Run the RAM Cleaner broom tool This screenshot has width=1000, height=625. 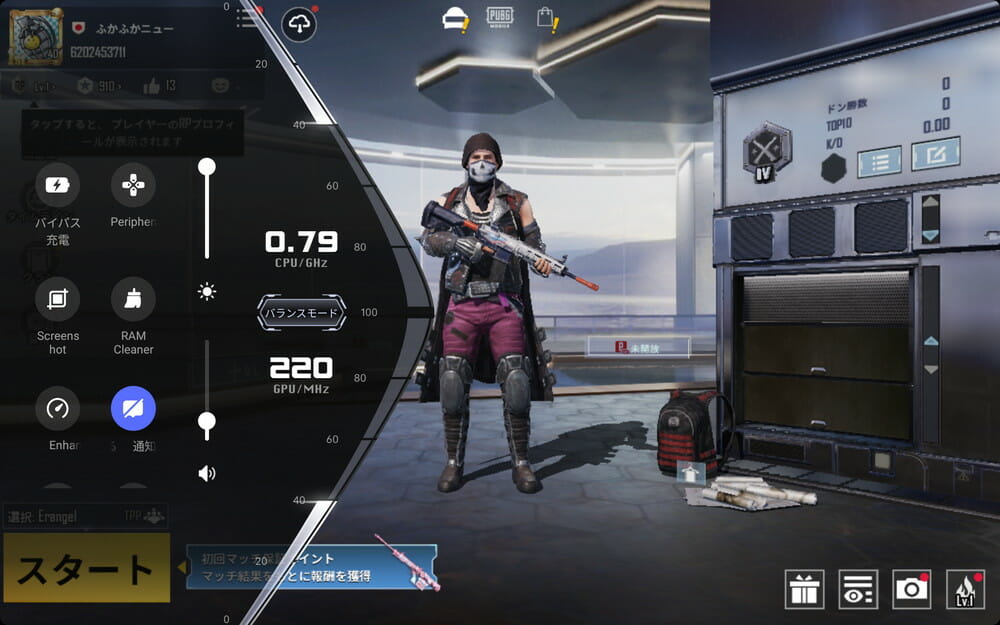point(133,299)
